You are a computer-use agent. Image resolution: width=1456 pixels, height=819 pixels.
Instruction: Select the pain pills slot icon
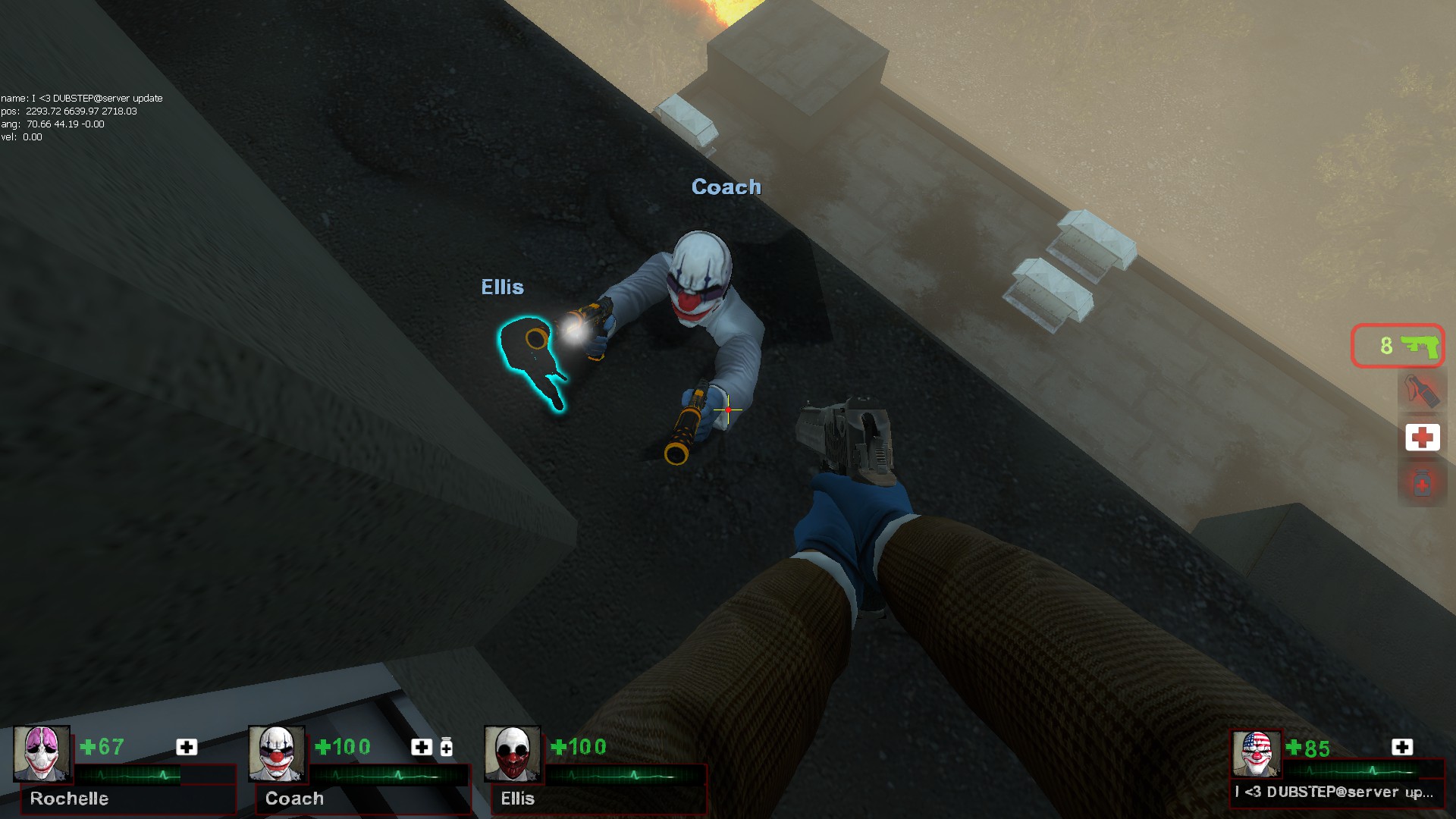(x=1422, y=481)
